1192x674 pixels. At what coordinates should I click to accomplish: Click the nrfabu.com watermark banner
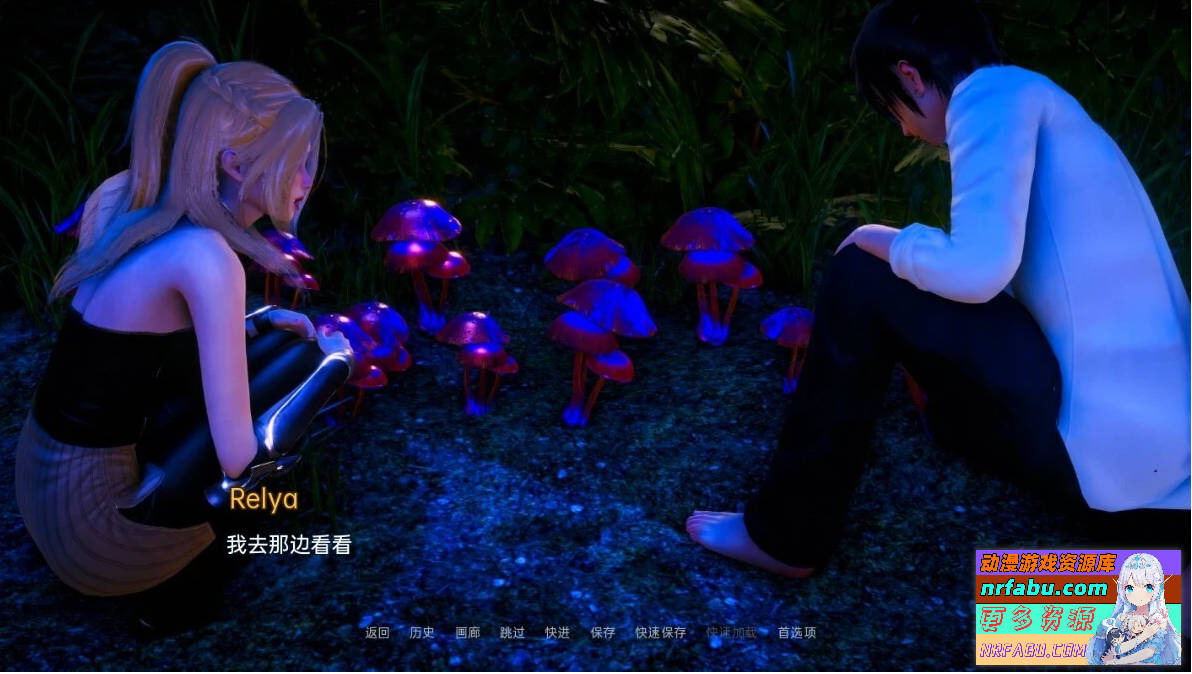click(x=1078, y=607)
